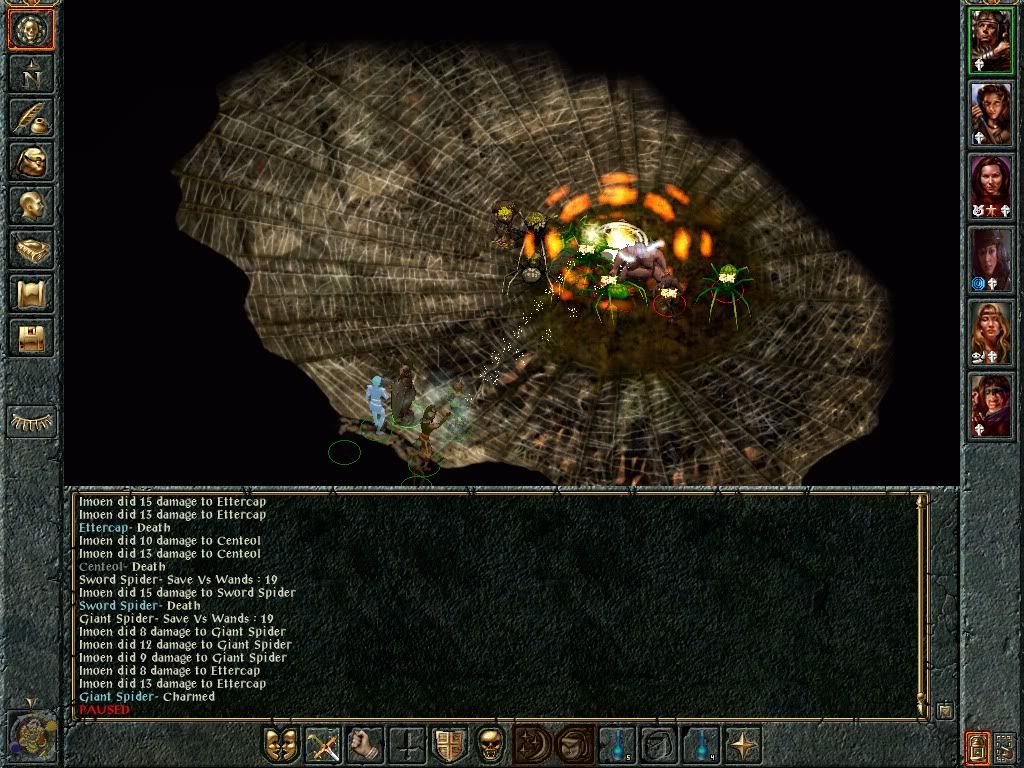Screen dimensions: 1024x768
Task: Open the options chest button
Action: click(x=31, y=337)
